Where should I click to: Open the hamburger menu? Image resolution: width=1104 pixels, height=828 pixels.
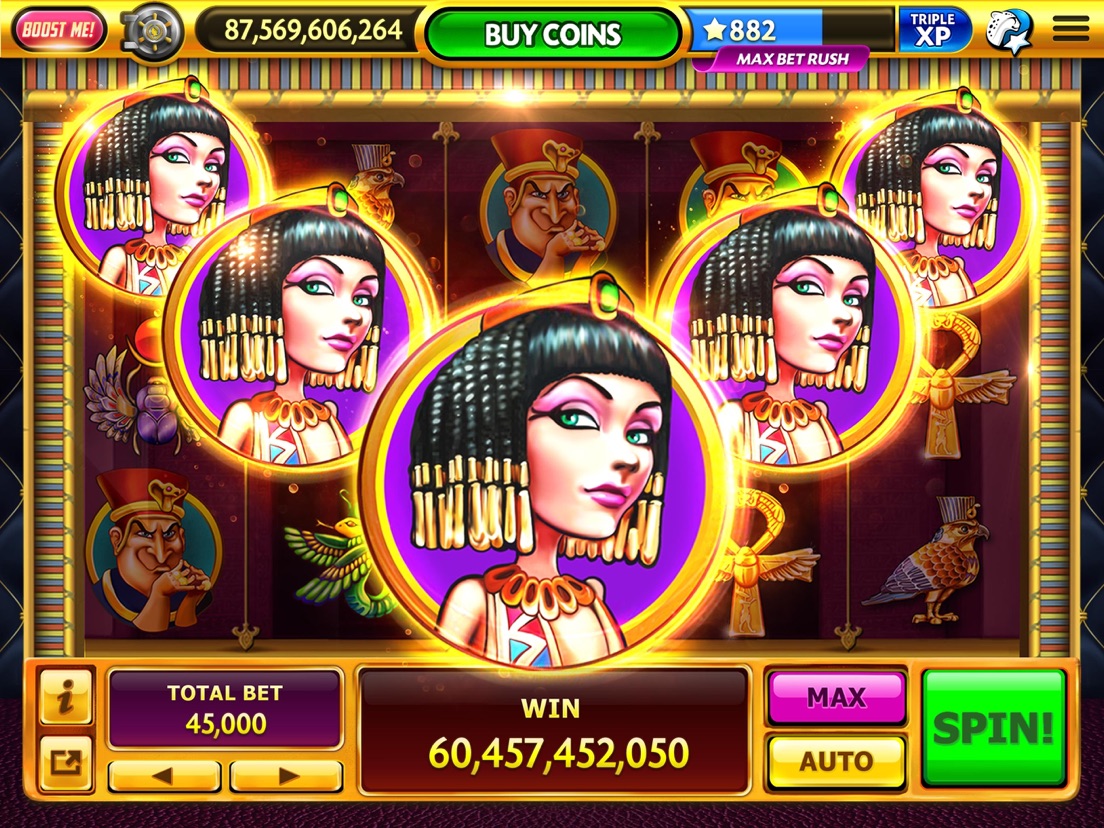(1070, 30)
